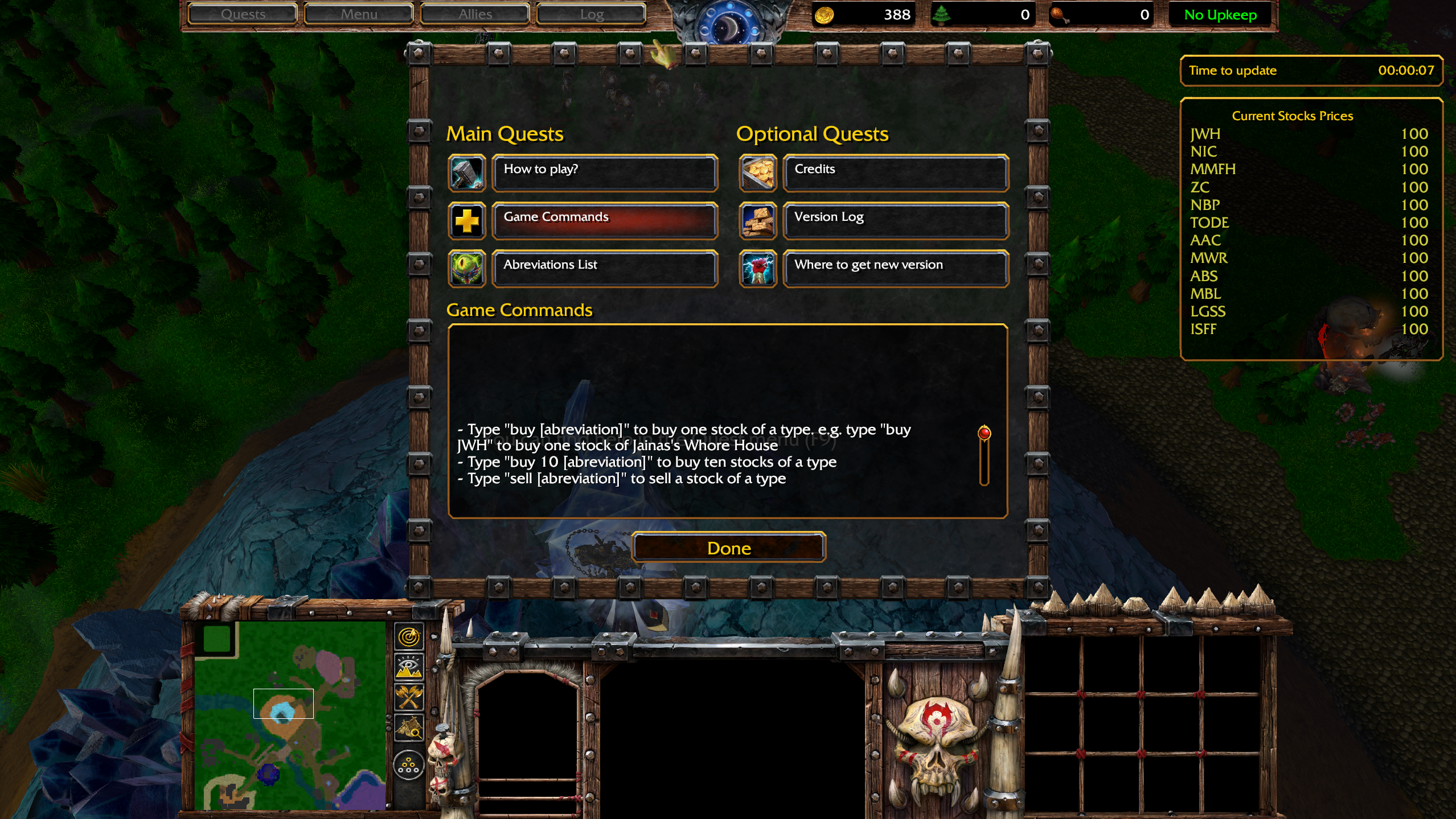Select the "How to play?" quest
This screenshot has width=1456, height=819.
pyautogui.click(x=604, y=172)
